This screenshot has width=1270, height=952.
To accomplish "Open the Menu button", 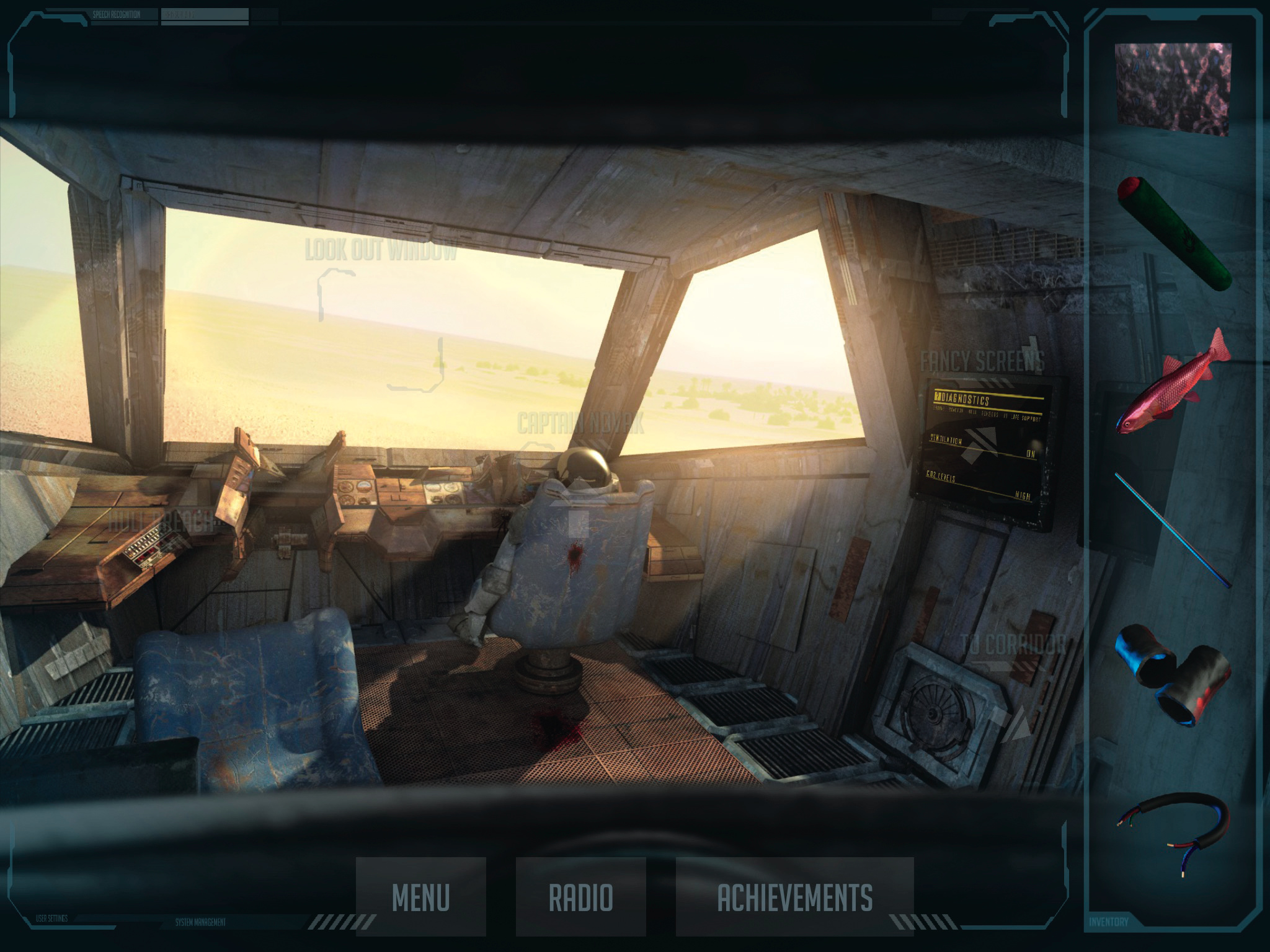I will click(420, 896).
